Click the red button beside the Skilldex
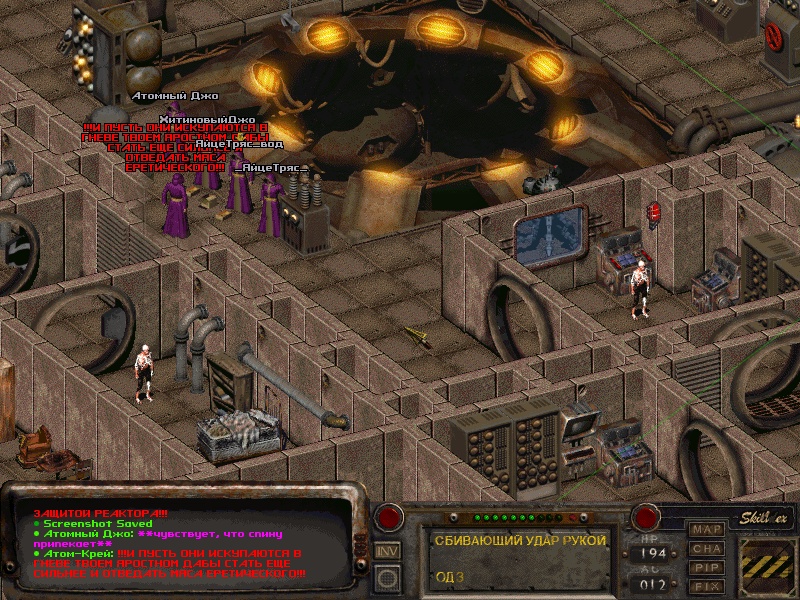Screen dimensions: 800x600 pos(646,517)
